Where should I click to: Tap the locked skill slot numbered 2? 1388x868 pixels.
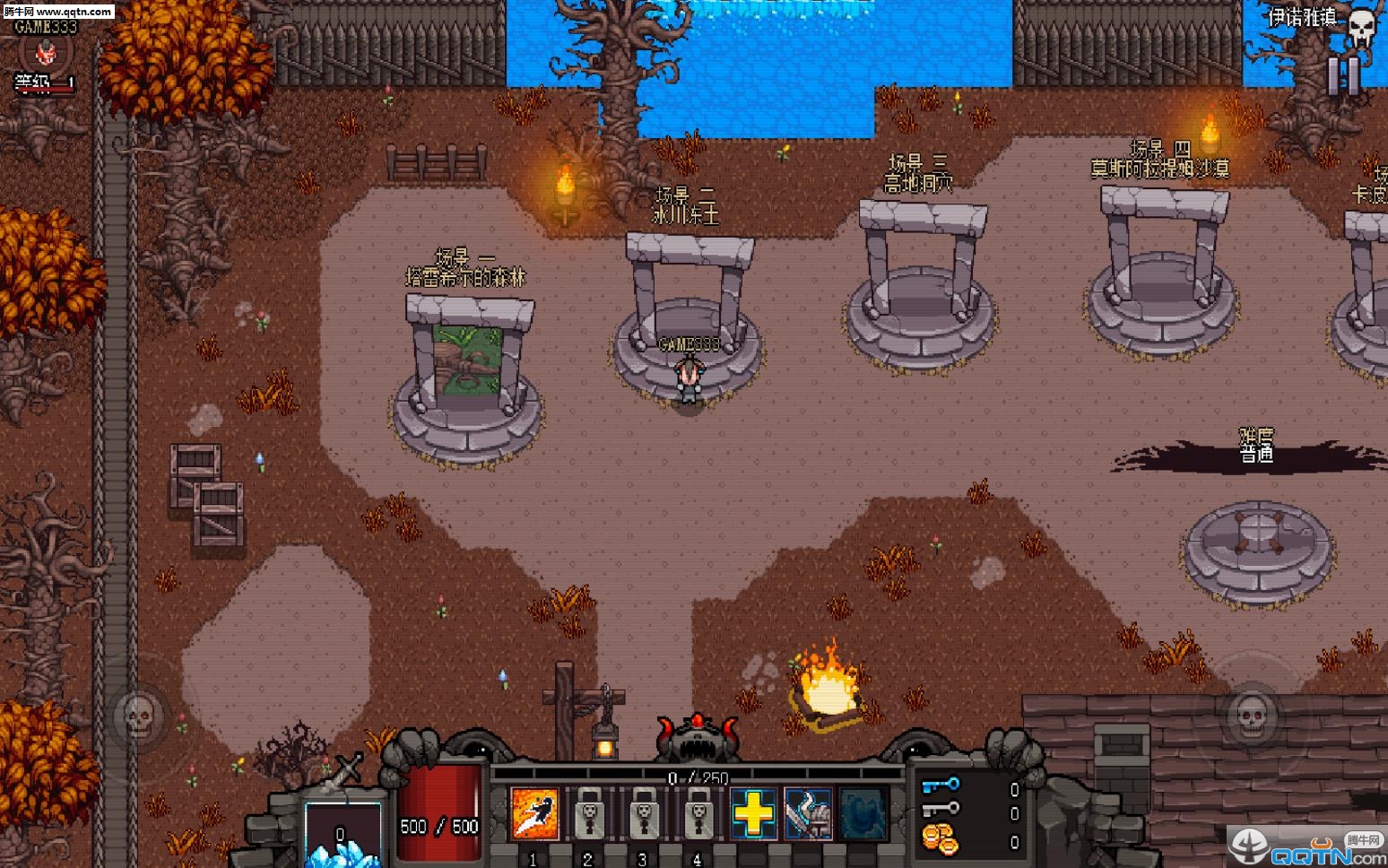click(589, 814)
